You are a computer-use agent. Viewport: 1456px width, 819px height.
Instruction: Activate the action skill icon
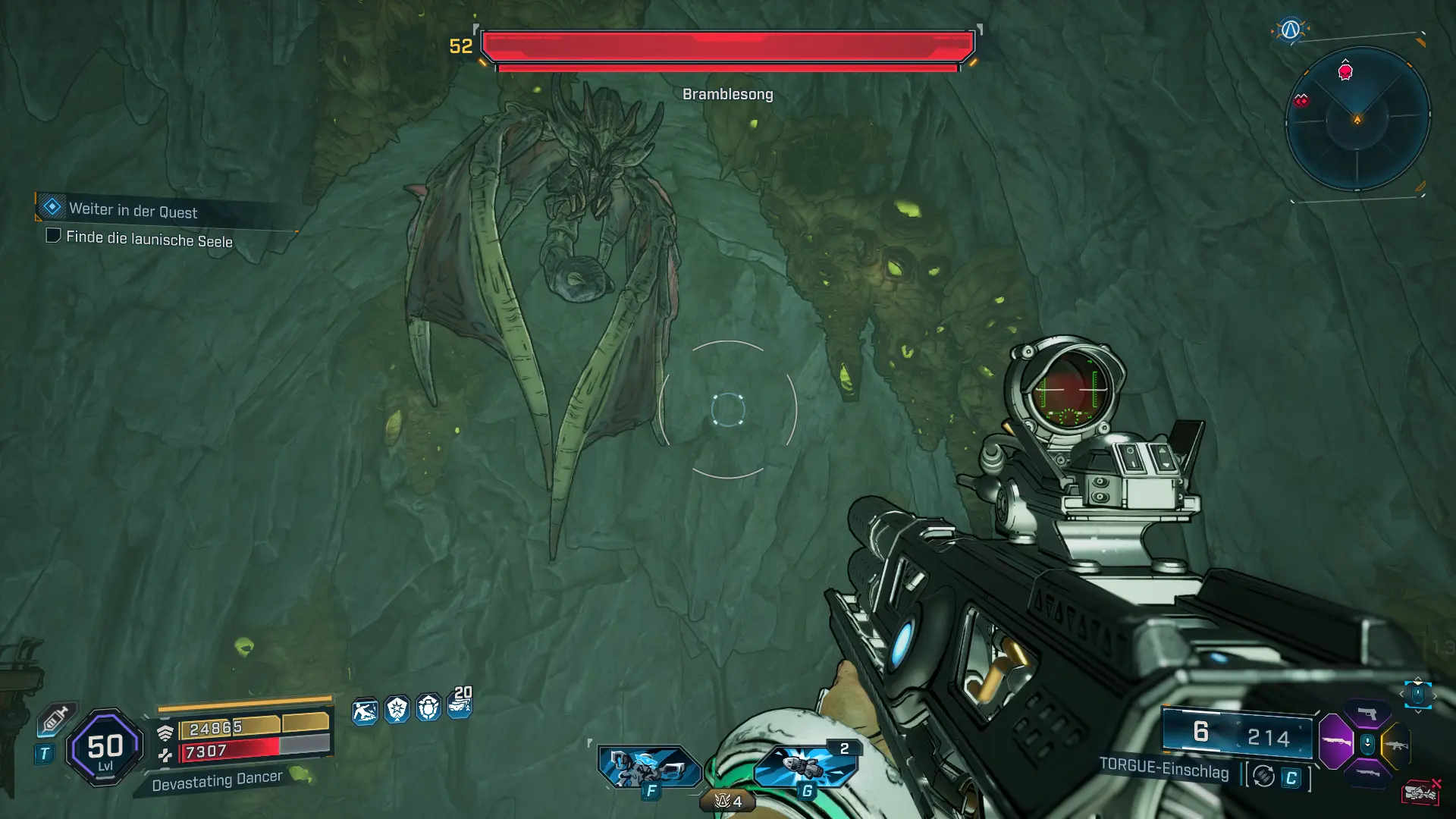[x=649, y=767]
